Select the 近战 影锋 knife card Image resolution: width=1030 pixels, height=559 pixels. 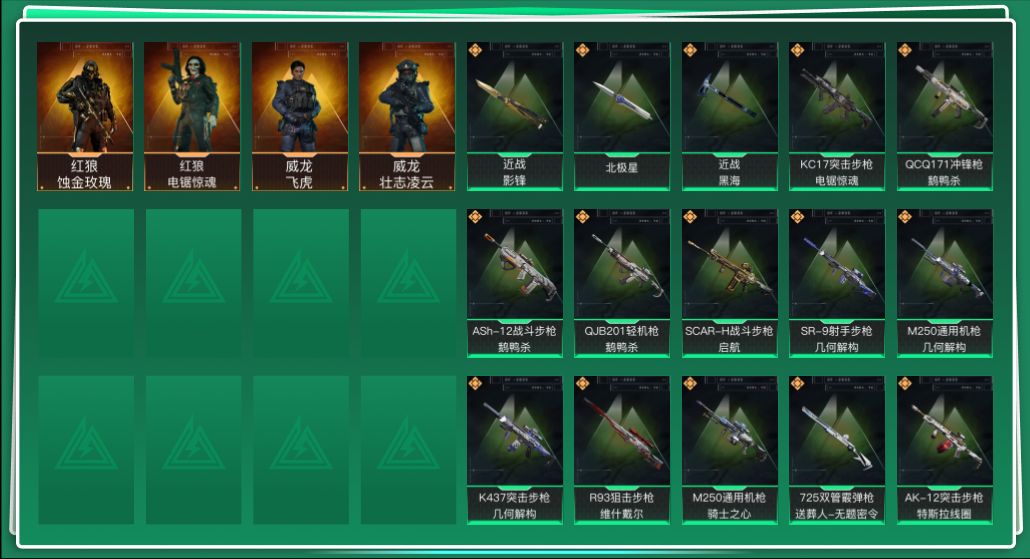pyautogui.click(x=514, y=115)
